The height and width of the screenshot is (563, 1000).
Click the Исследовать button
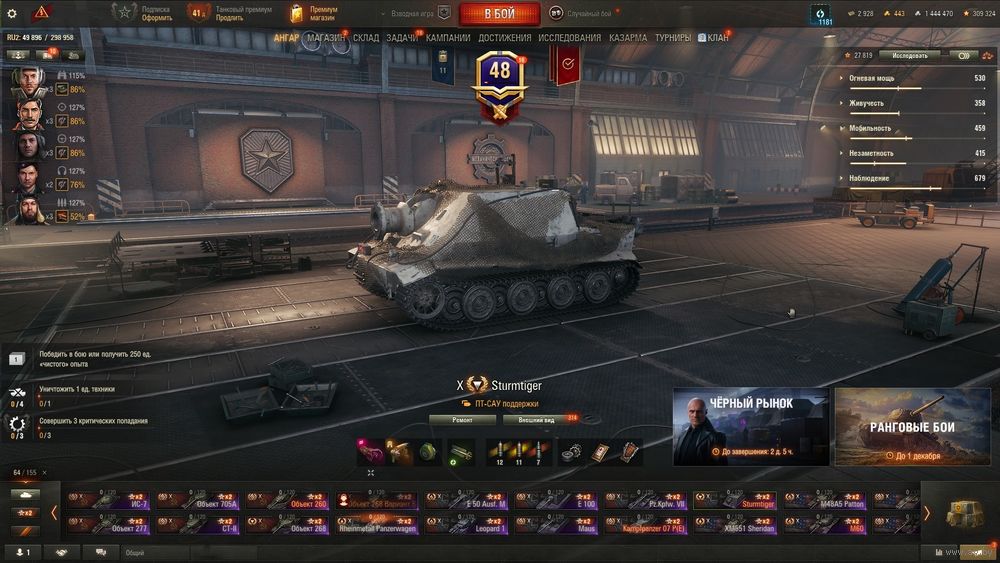(x=909, y=56)
